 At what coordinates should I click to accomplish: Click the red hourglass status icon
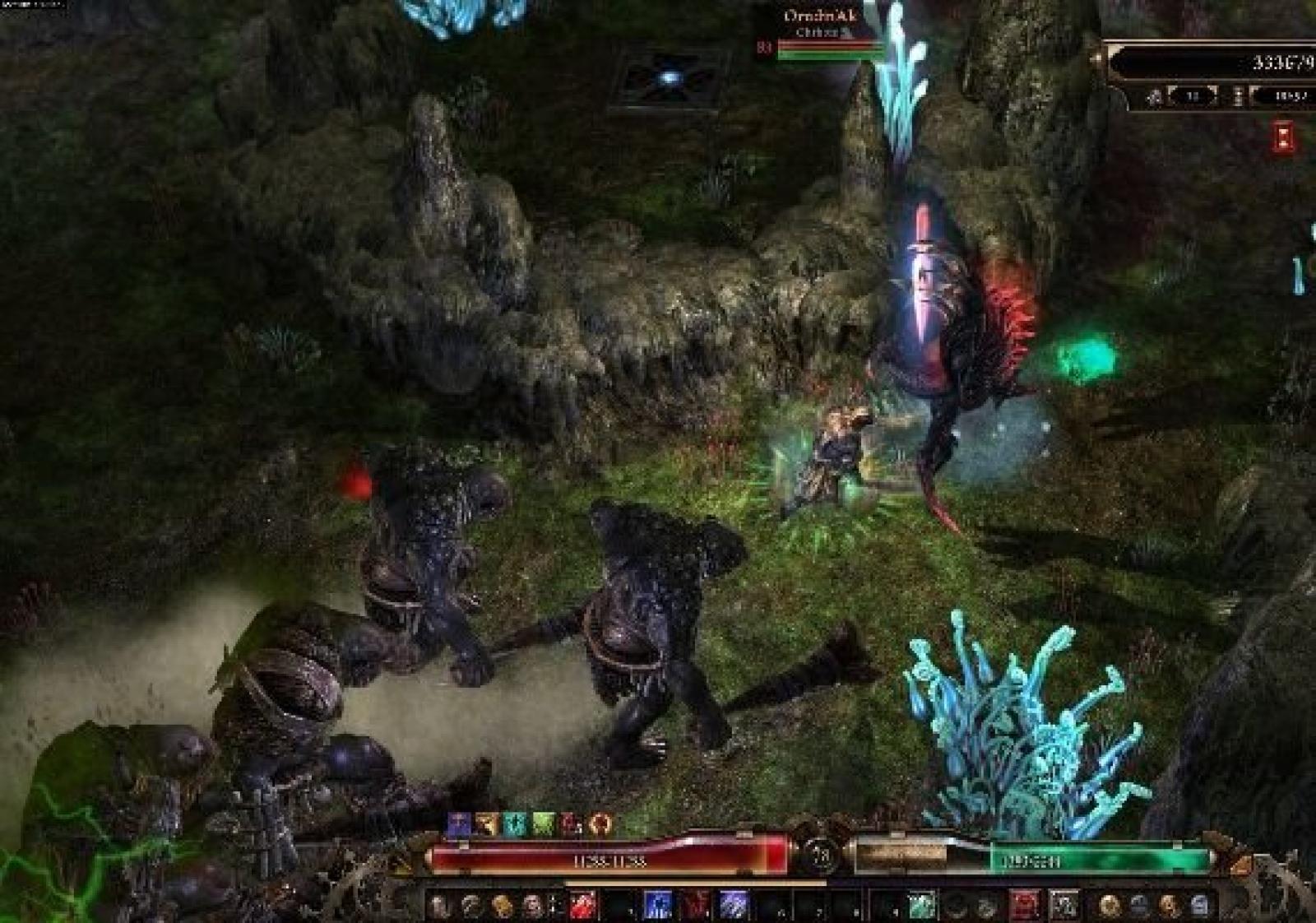(1283, 137)
